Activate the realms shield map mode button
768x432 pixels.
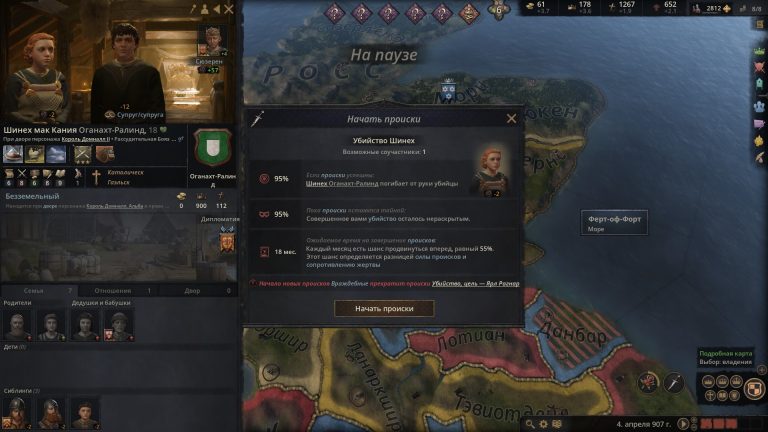click(757, 387)
